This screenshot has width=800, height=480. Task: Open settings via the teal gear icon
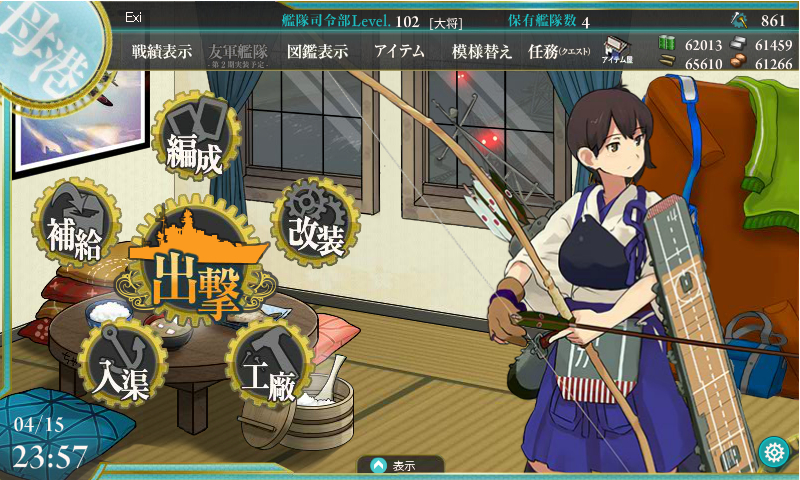click(x=772, y=452)
